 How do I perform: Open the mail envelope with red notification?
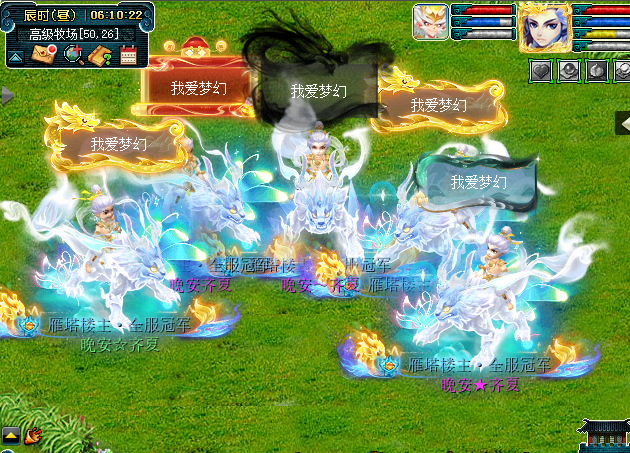point(44,54)
